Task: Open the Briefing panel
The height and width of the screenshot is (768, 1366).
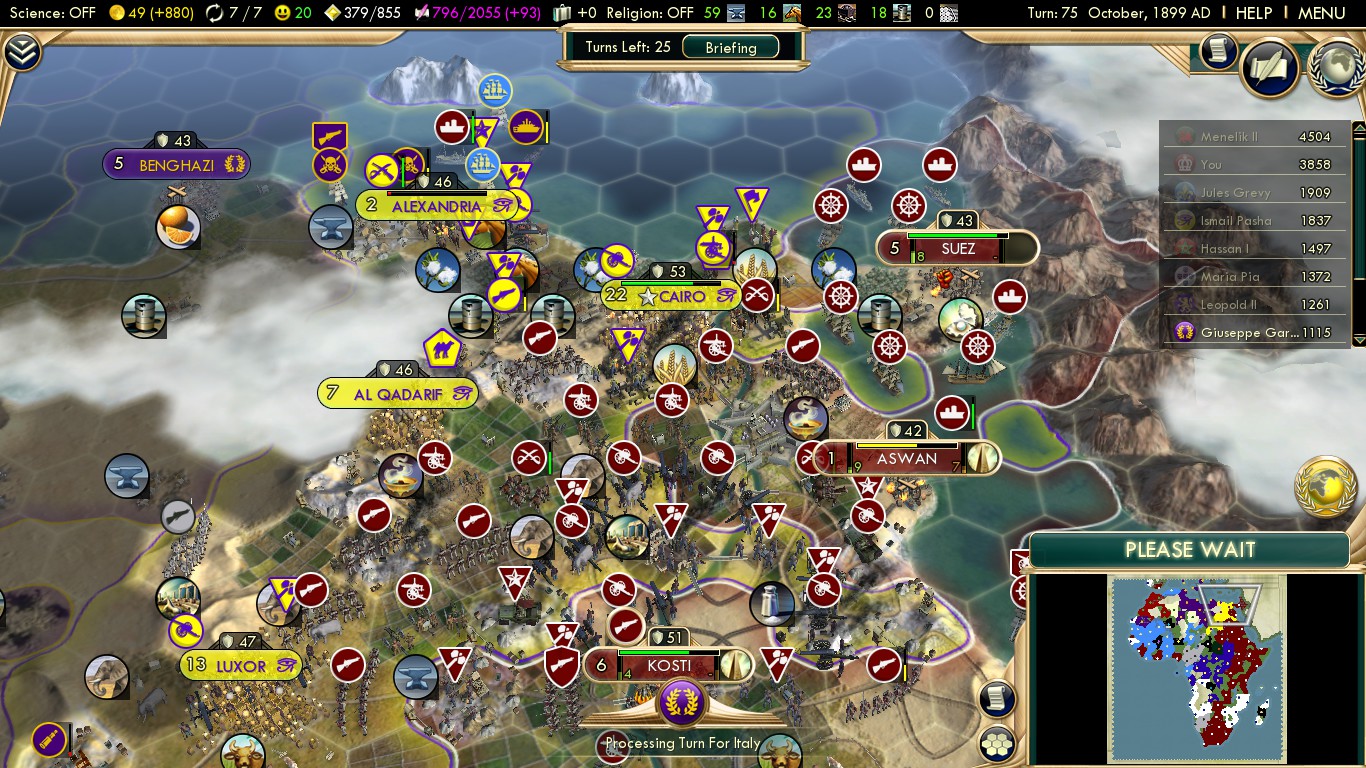Action: [x=731, y=47]
